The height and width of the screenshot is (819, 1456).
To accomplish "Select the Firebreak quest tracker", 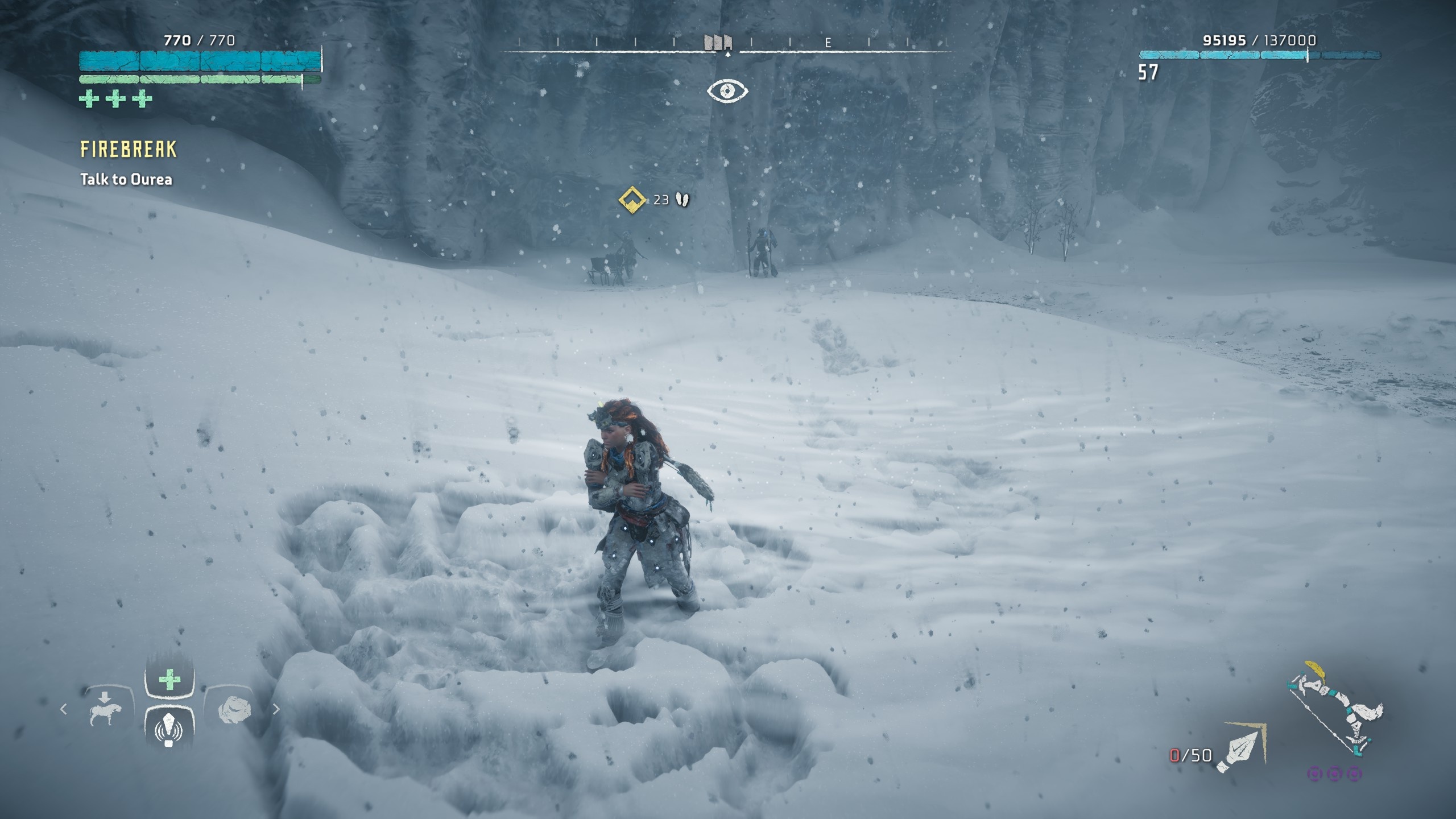I will (129, 150).
